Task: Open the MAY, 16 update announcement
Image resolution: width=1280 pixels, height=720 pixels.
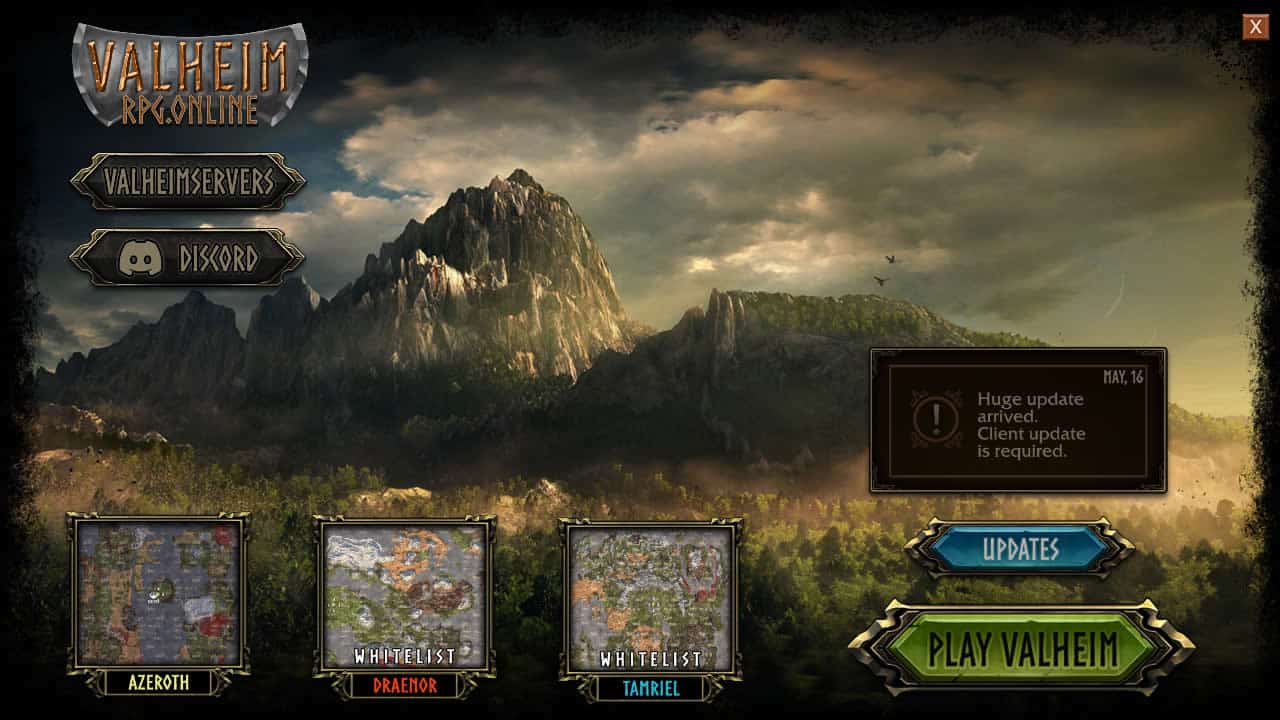Action: 1020,420
